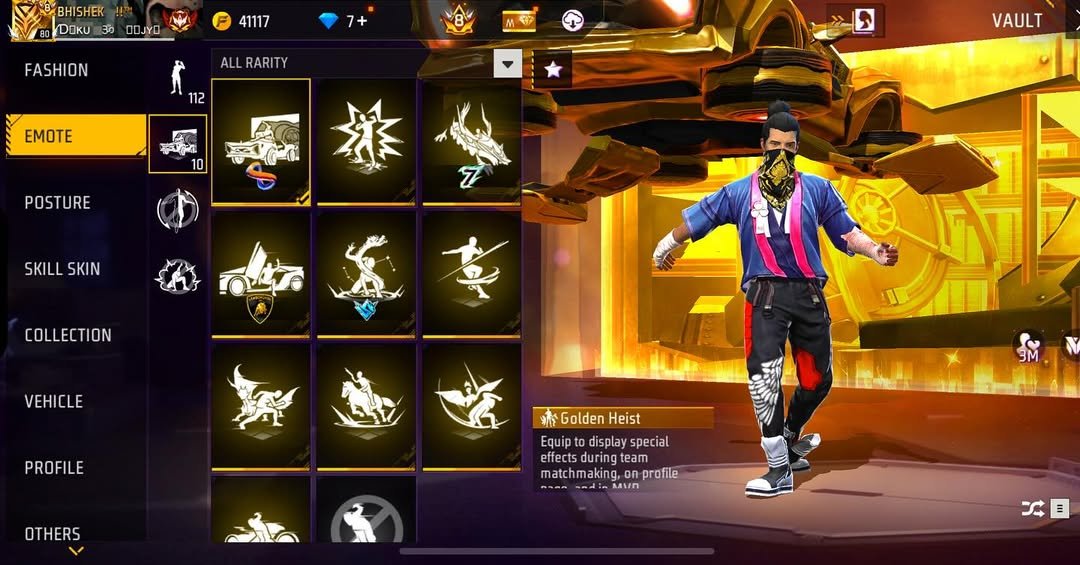
Task: Select the Lamborghini car emote
Action: [x=260, y=274]
